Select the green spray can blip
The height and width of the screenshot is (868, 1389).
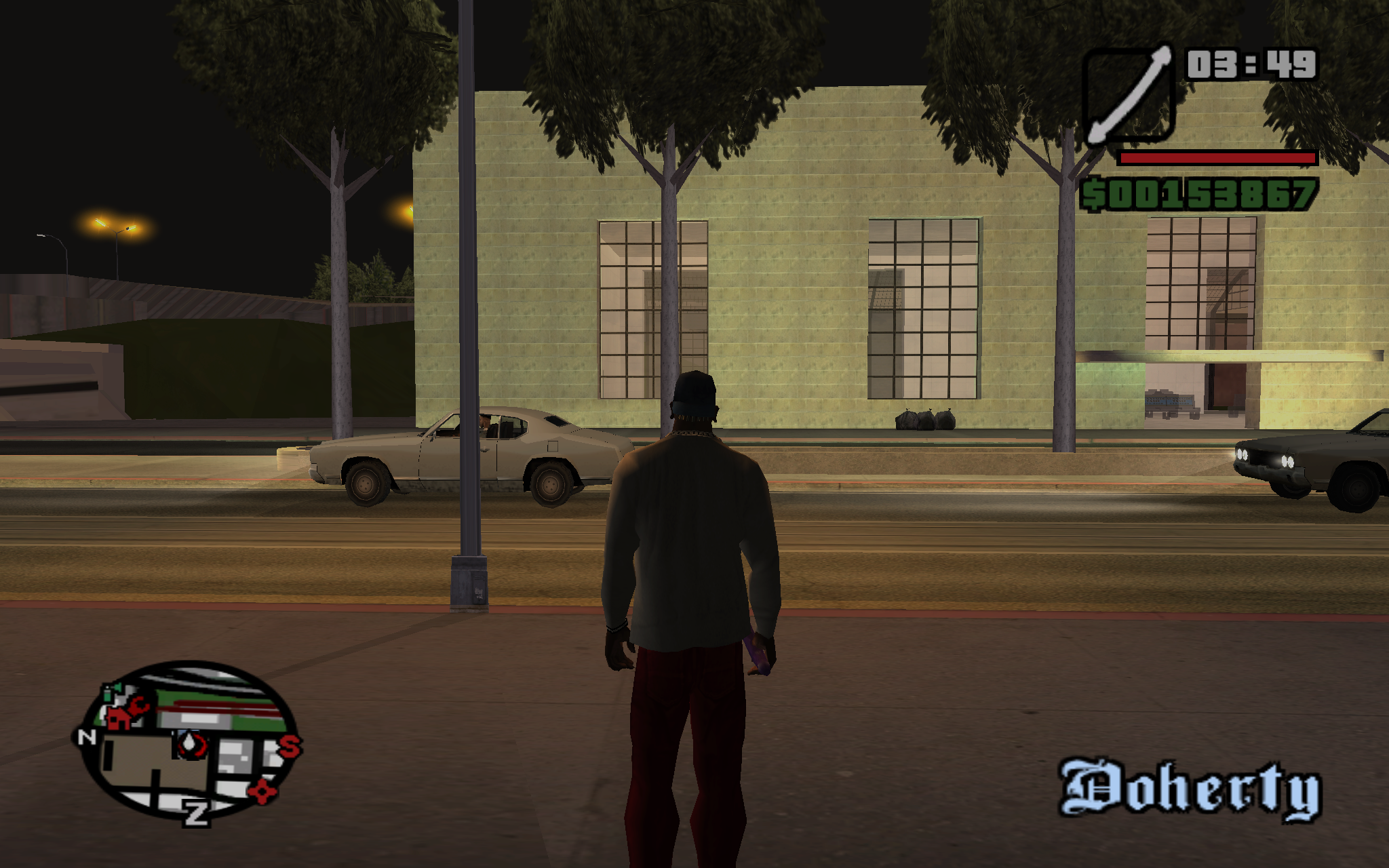[108, 693]
